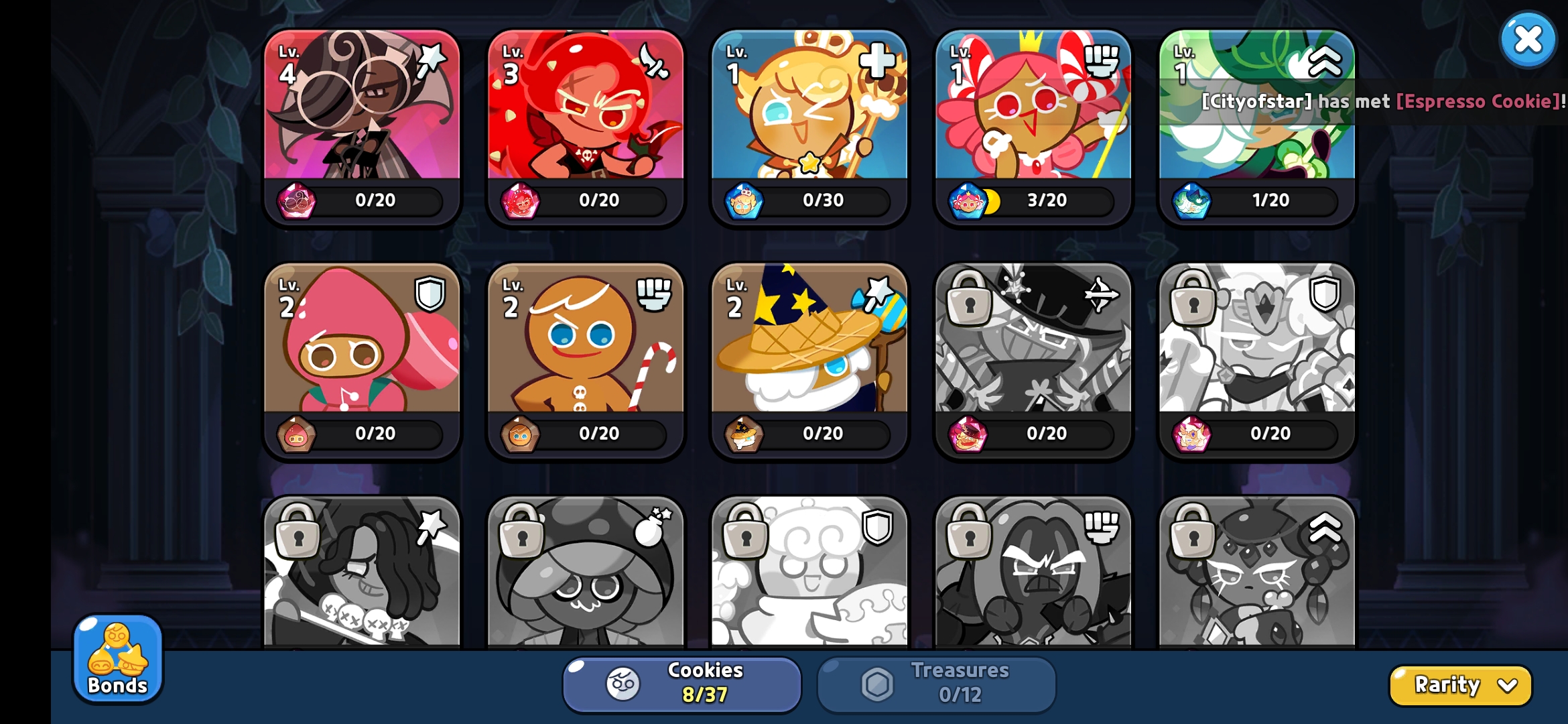1568x724 pixels.
Task: Dismiss the Espresso Cookie notification with the X
Action: (x=1528, y=40)
